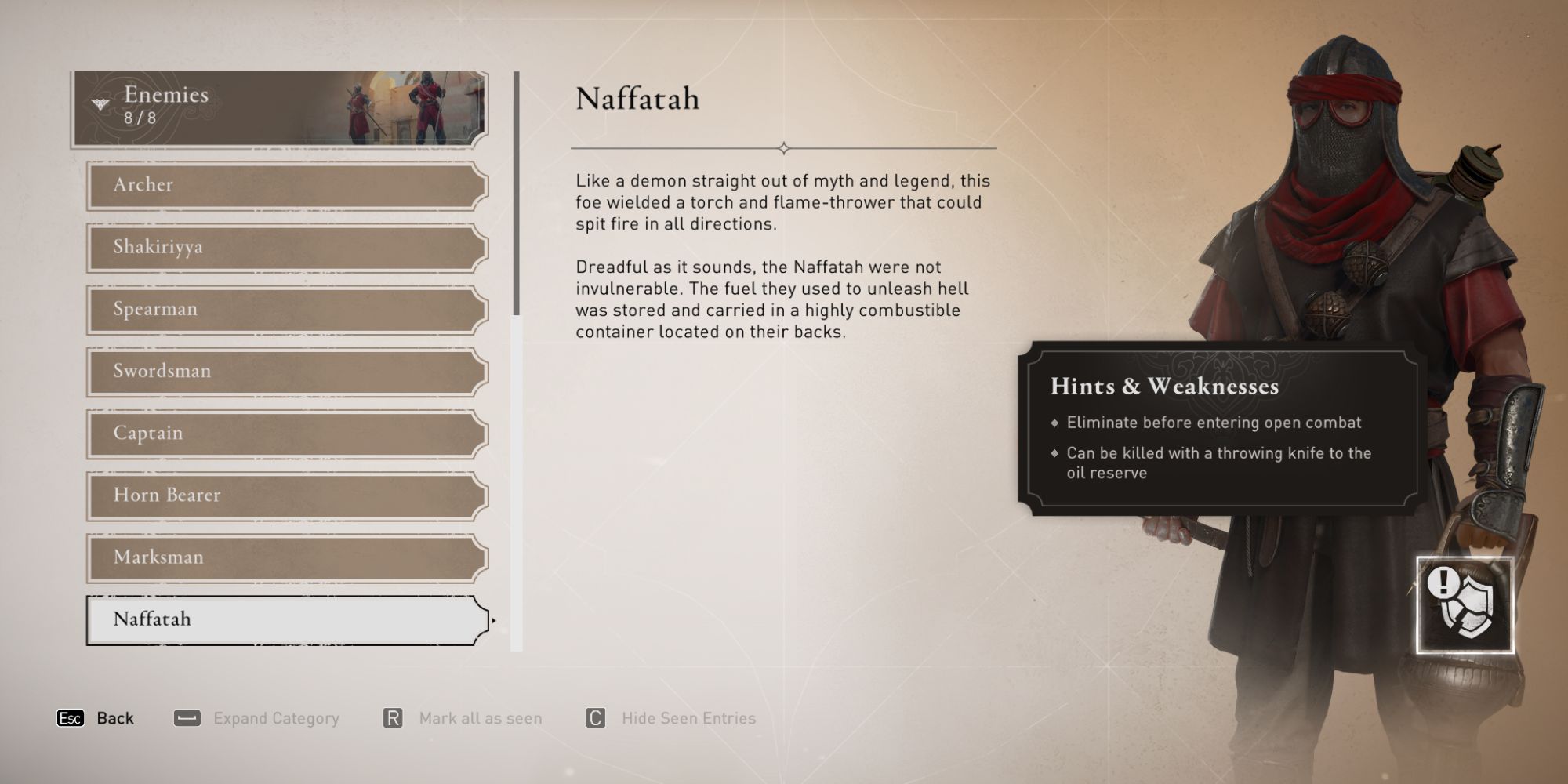Screen dimensions: 1568x784
Task: Click the spacebar key icon for Expand Category
Action: click(186, 717)
